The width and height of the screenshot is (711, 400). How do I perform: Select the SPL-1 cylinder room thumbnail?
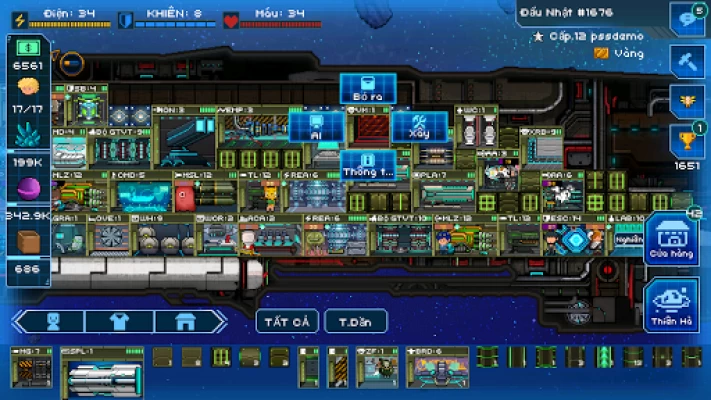click(101, 368)
